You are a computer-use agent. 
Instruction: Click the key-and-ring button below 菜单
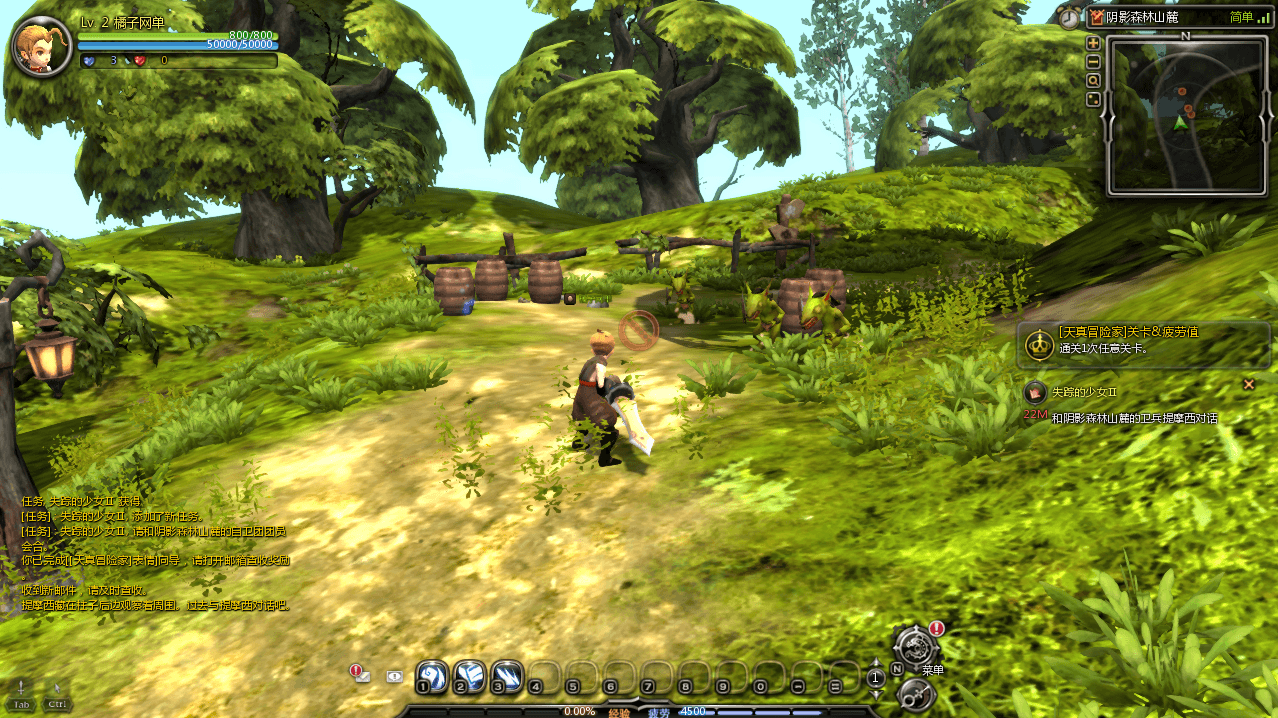pyautogui.click(x=914, y=694)
